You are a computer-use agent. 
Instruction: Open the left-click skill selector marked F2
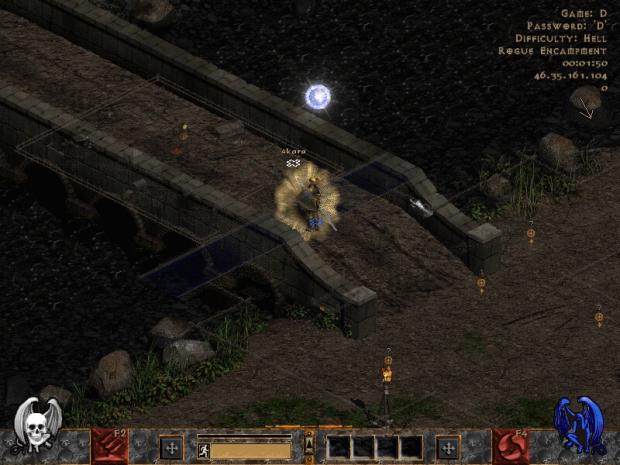tap(110, 447)
